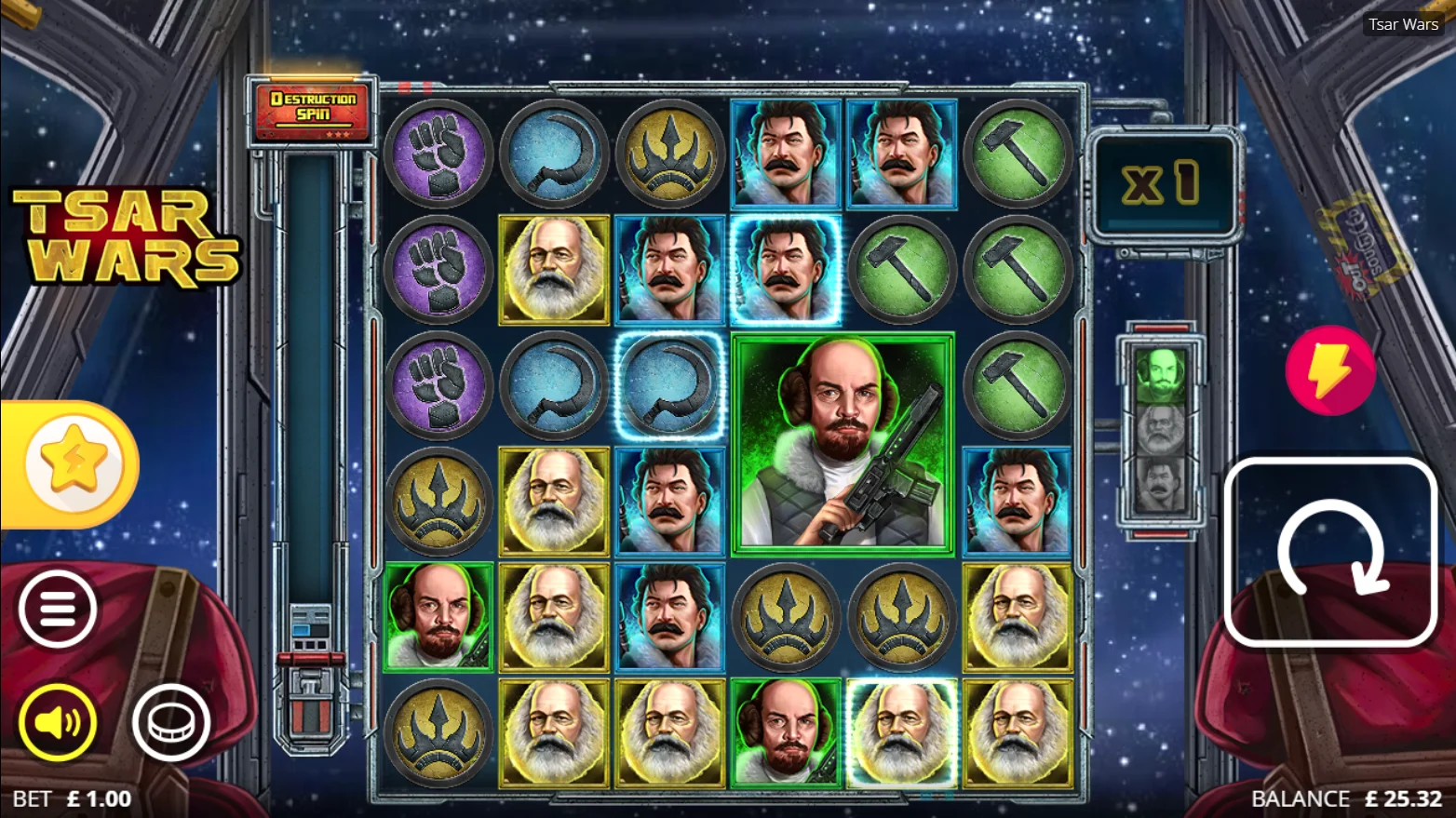The height and width of the screenshot is (818, 1456).
Task: Click the glowing sickle symbol on the reels
Action: tap(669, 385)
